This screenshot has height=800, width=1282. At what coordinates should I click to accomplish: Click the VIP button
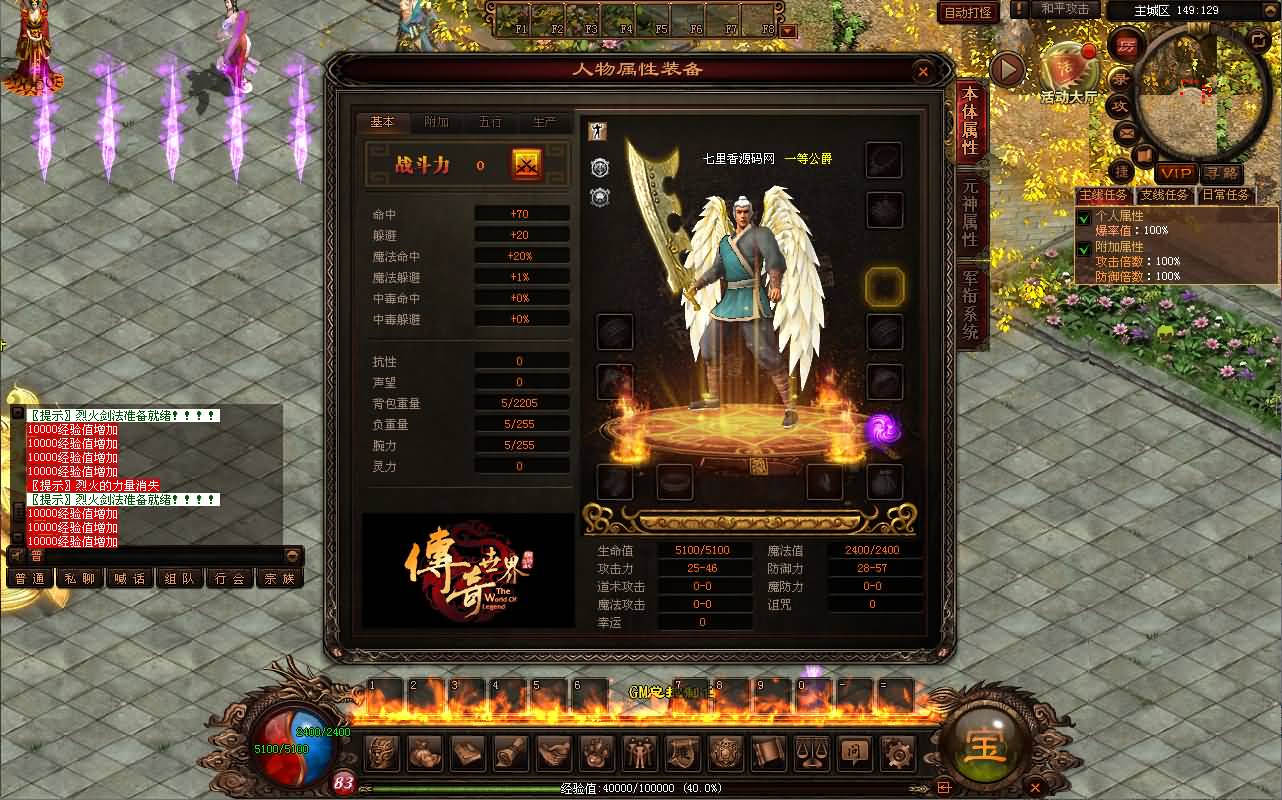tap(1175, 174)
